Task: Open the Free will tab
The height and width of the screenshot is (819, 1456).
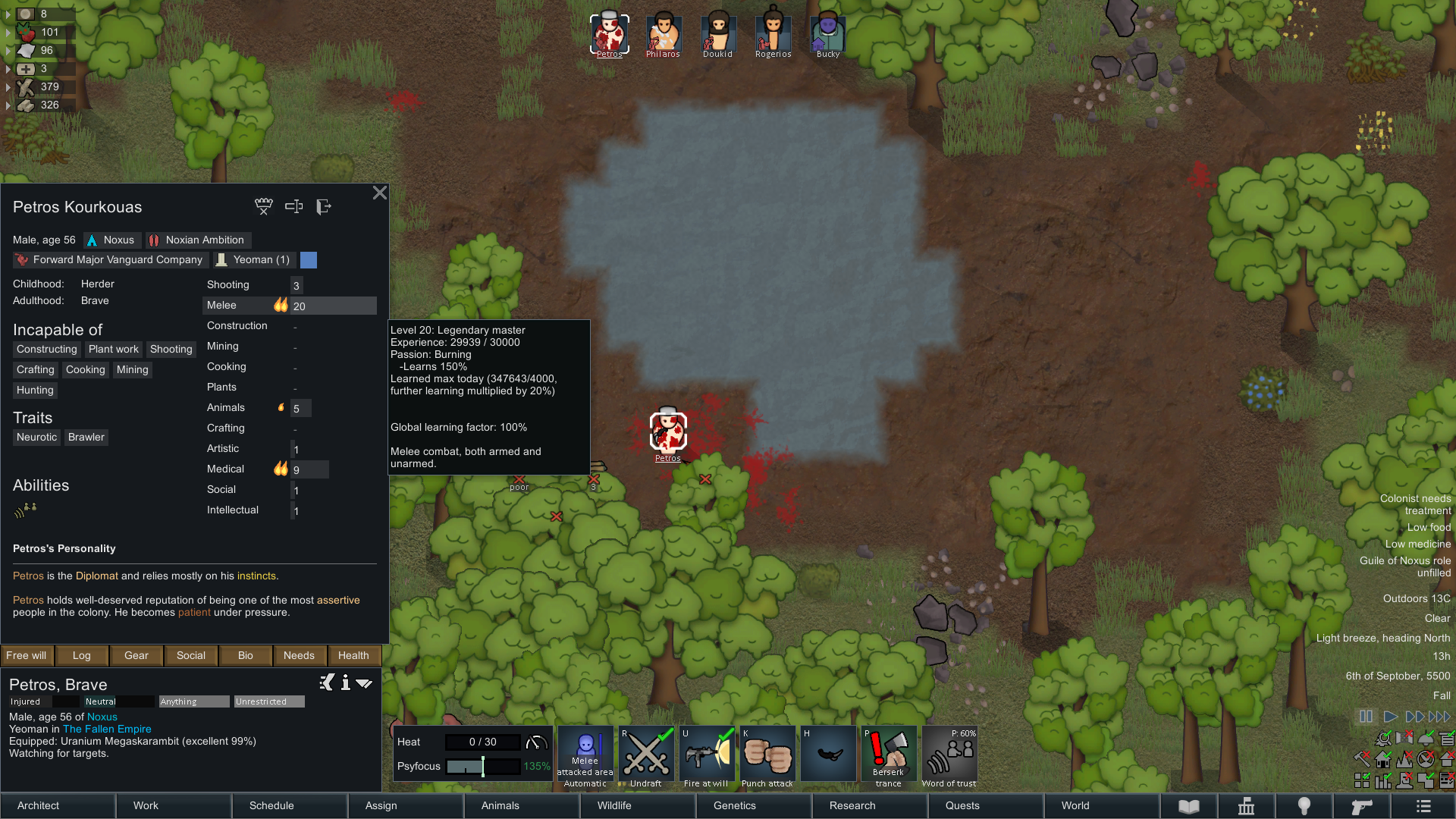Action: point(27,655)
